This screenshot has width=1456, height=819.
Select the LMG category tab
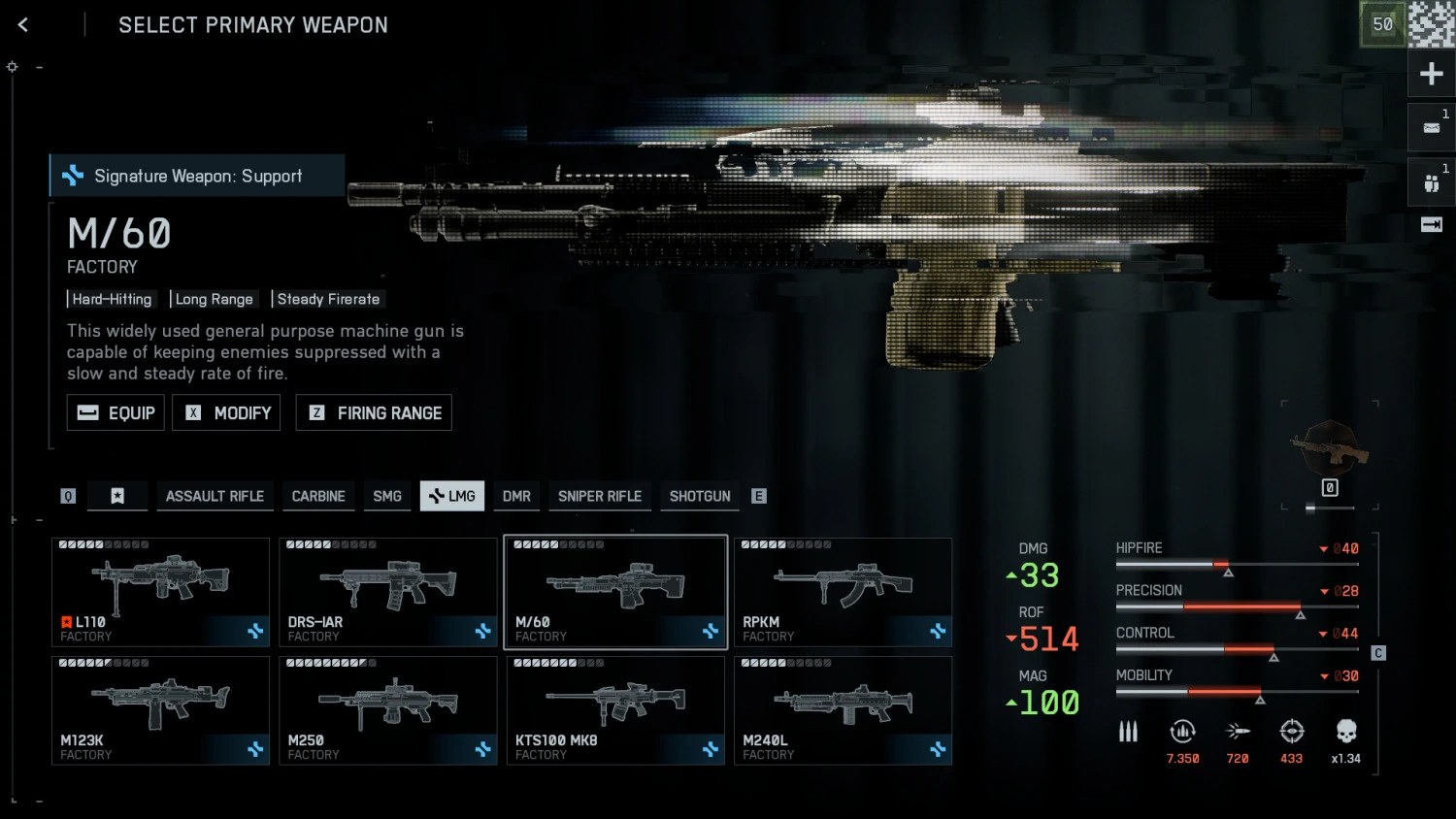(452, 496)
